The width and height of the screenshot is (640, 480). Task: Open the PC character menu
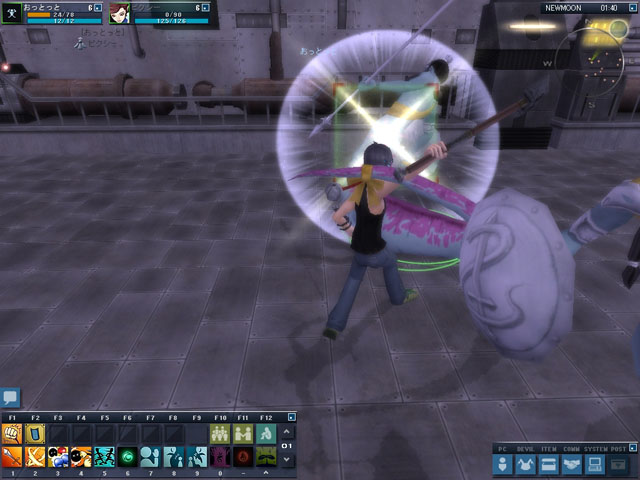(x=502, y=465)
